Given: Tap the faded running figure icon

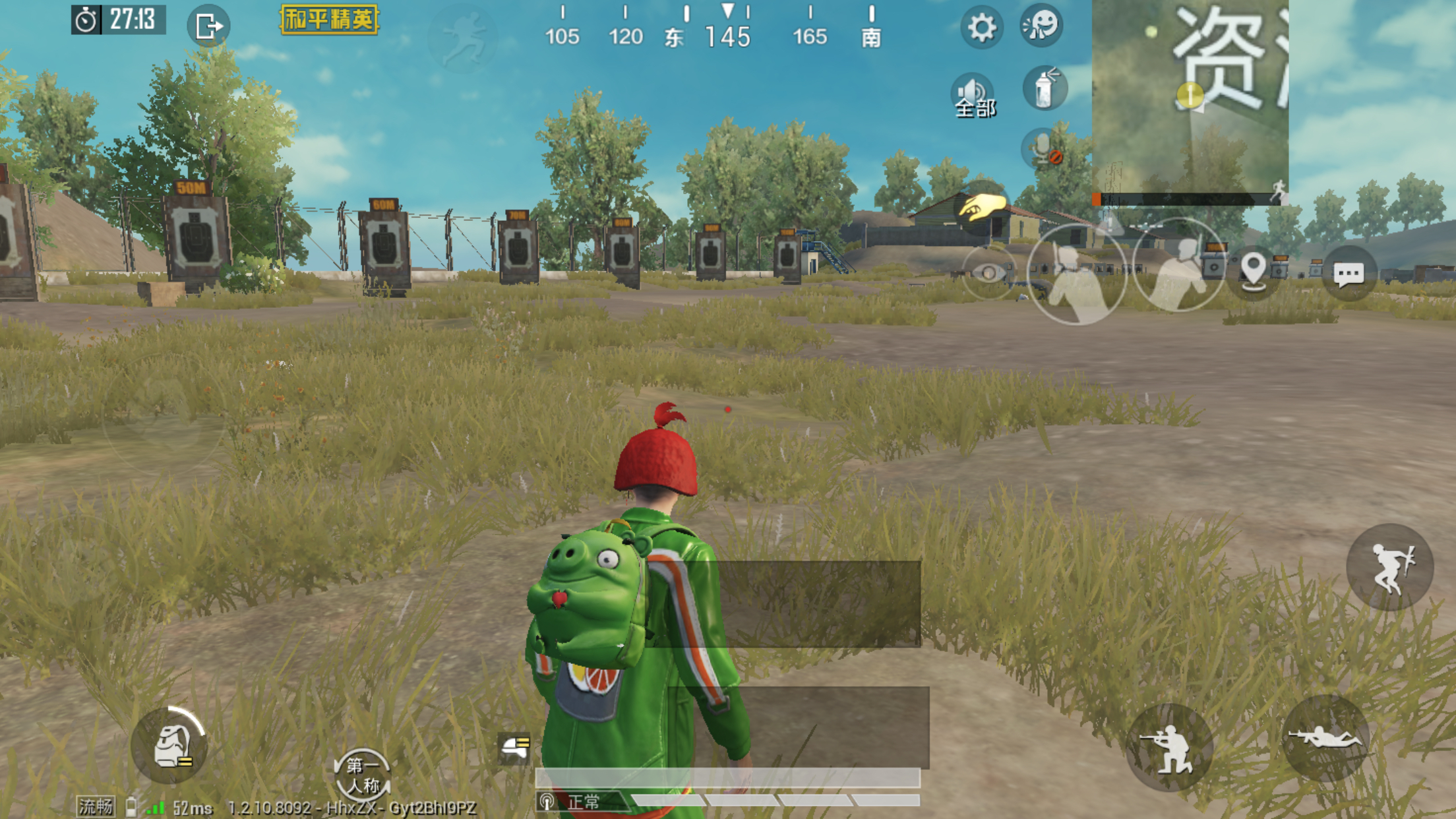Looking at the screenshot, I should coord(462,37).
